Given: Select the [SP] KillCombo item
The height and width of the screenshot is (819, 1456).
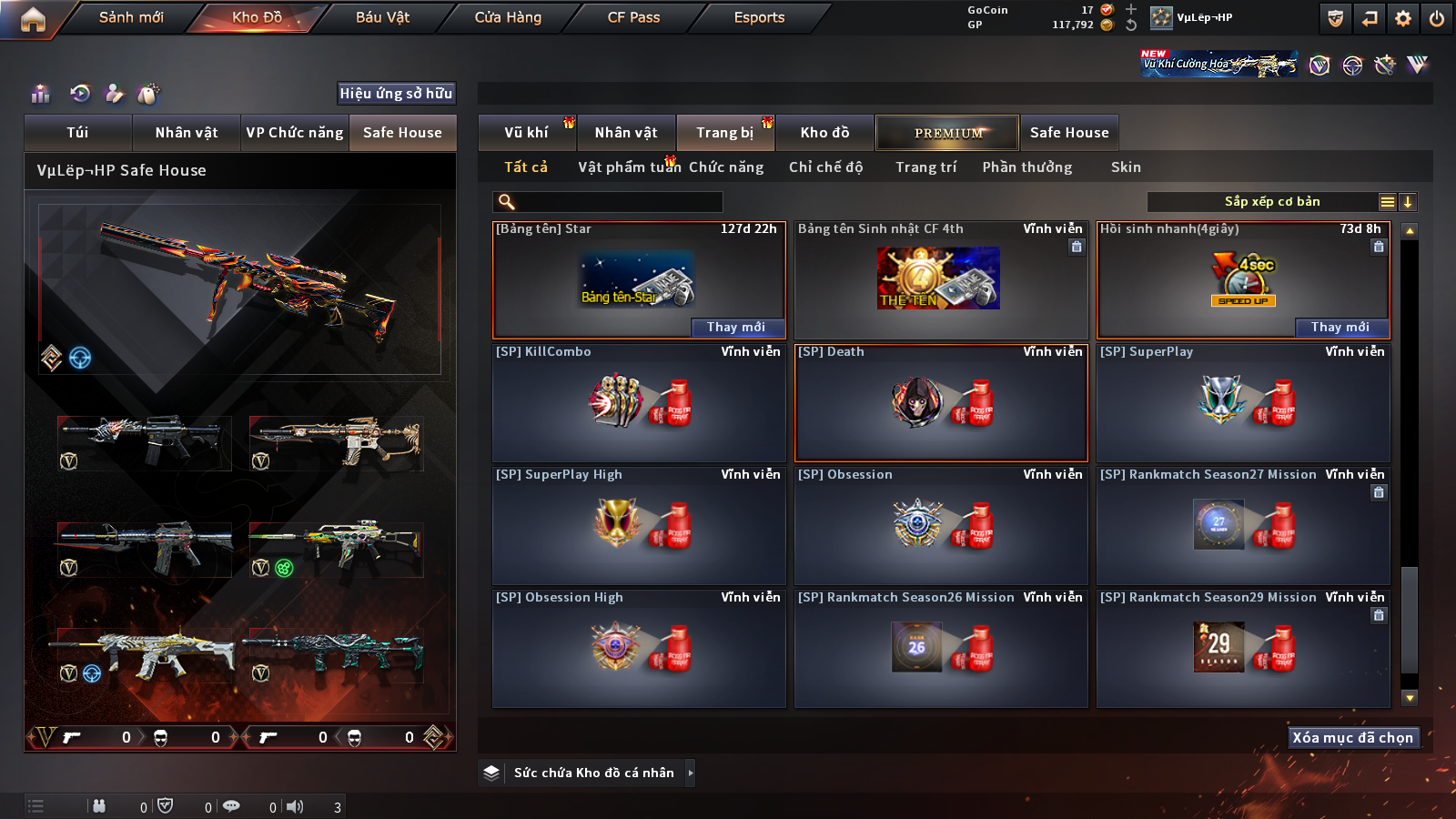Looking at the screenshot, I should (x=639, y=403).
